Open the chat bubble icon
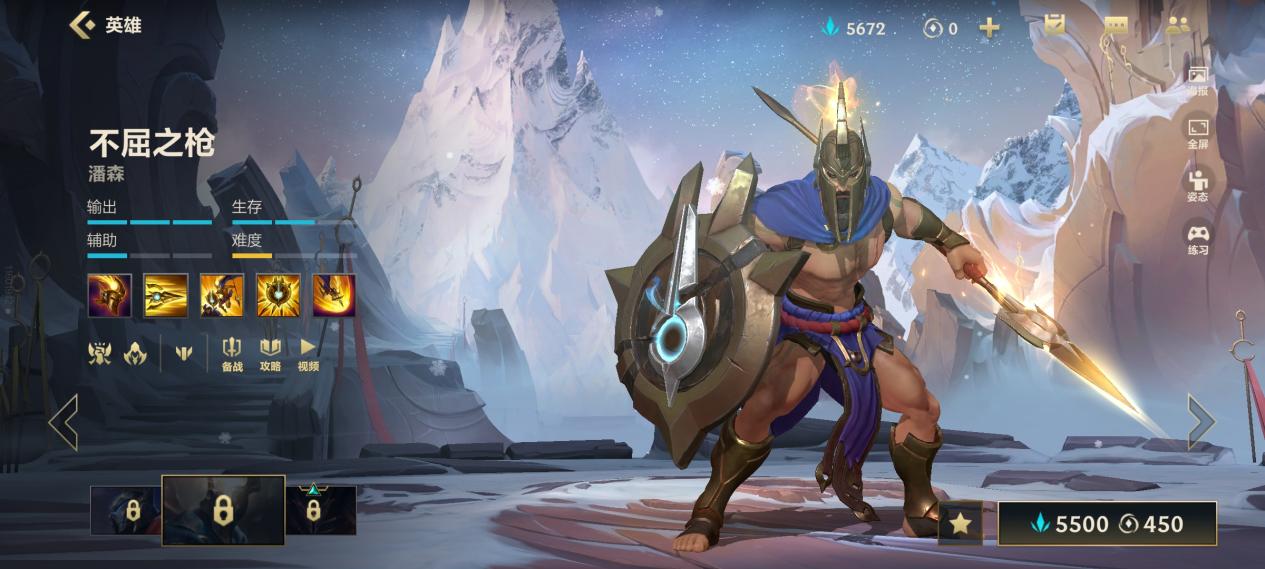 point(1116,26)
